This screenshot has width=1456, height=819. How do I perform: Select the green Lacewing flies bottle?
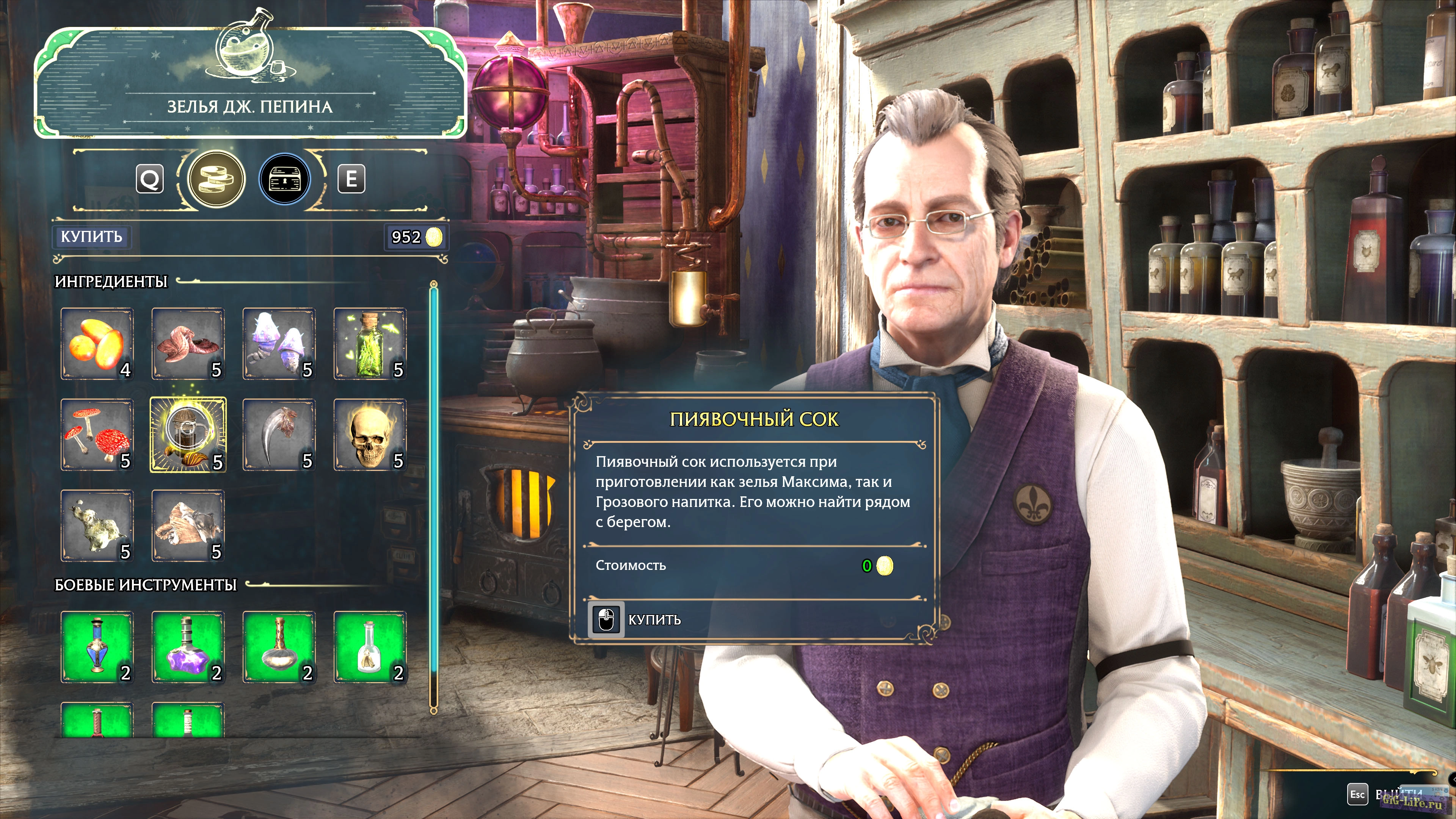point(370,344)
